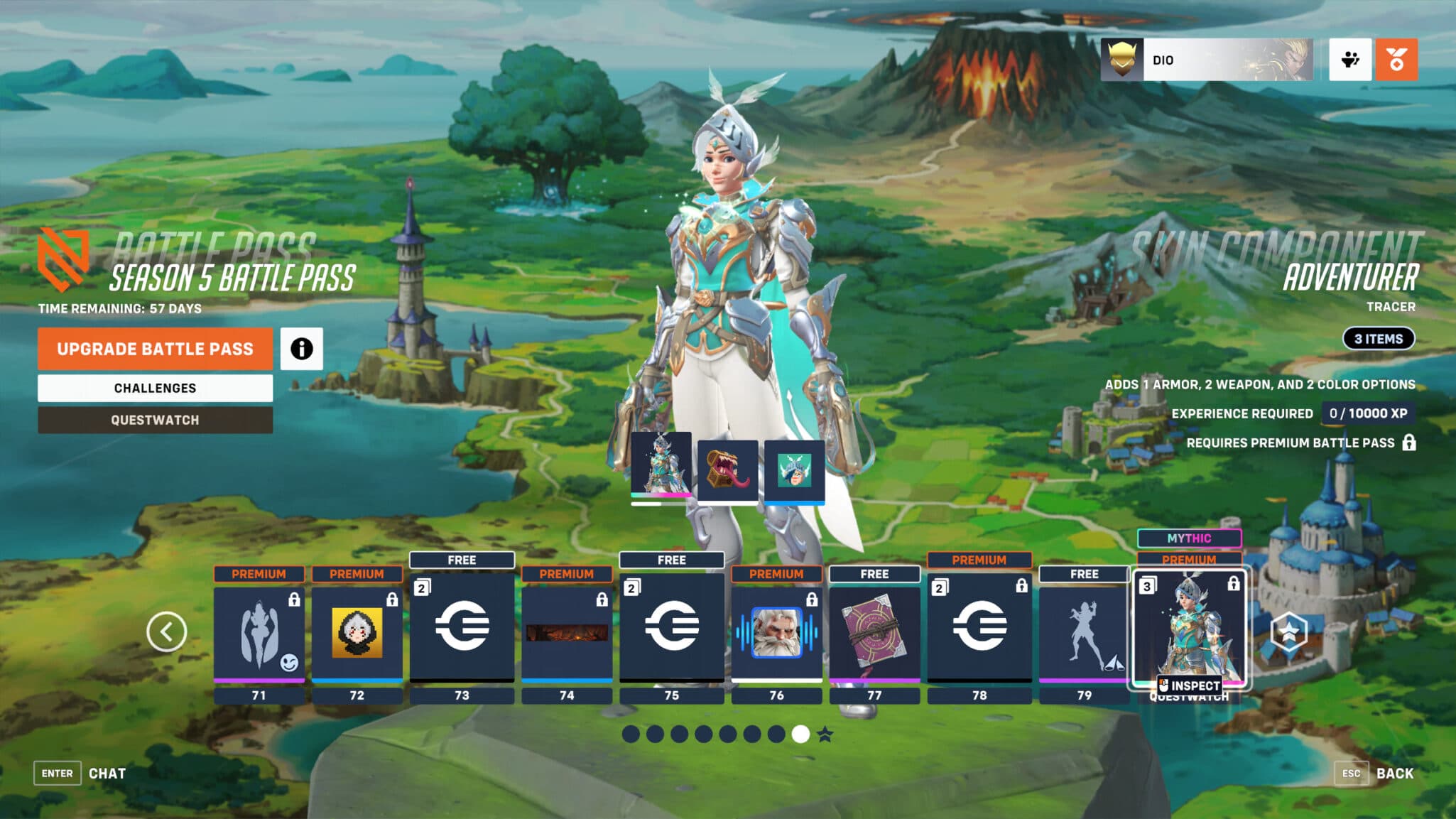Open Challenges via the orange medal icon
The height and width of the screenshot is (819, 1456).
1397,61
